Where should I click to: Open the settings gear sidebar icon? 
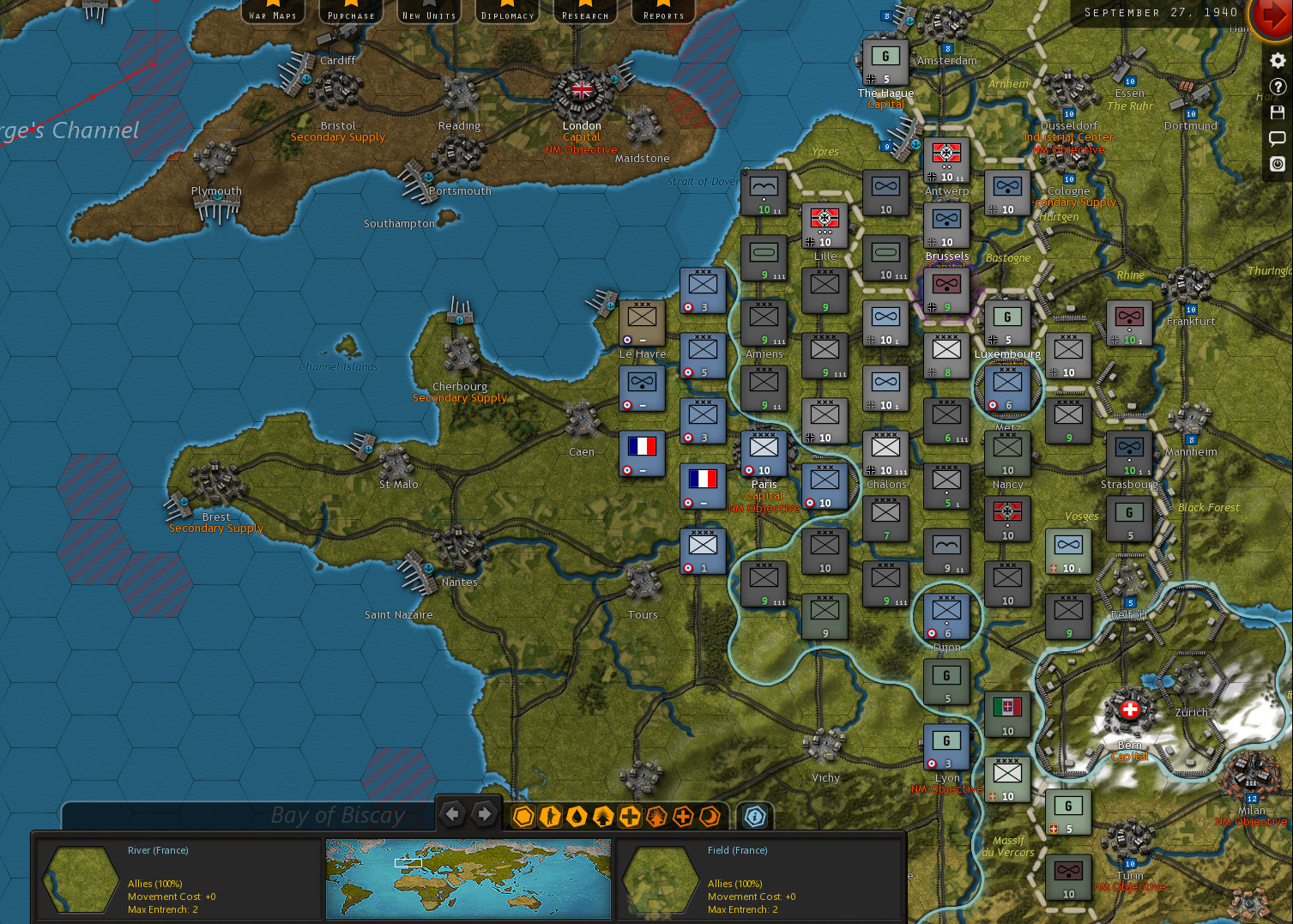tap(1278, 61)
